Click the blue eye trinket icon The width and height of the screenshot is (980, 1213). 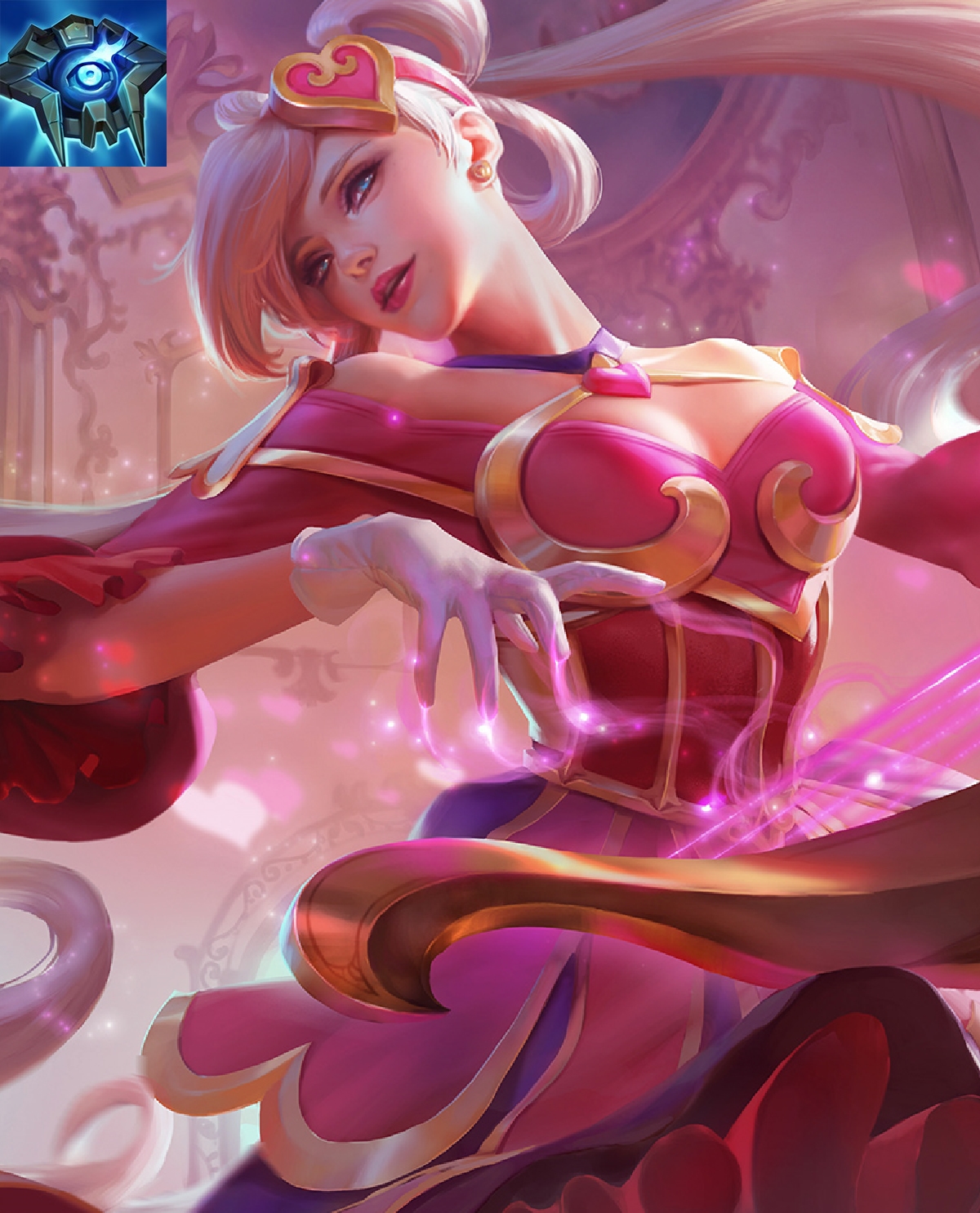(x=82, y=83)
